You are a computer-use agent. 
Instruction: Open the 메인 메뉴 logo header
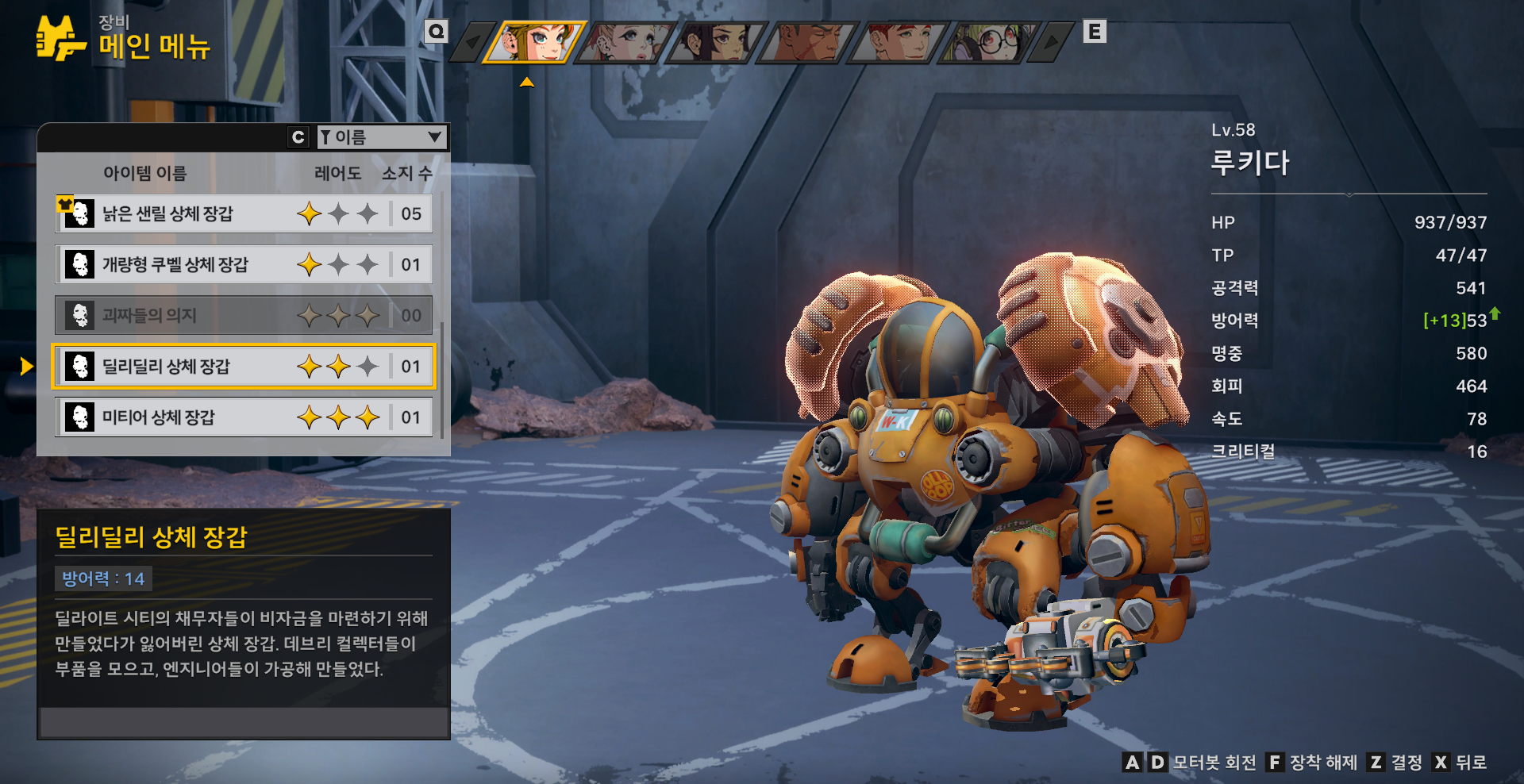[123, 38]
